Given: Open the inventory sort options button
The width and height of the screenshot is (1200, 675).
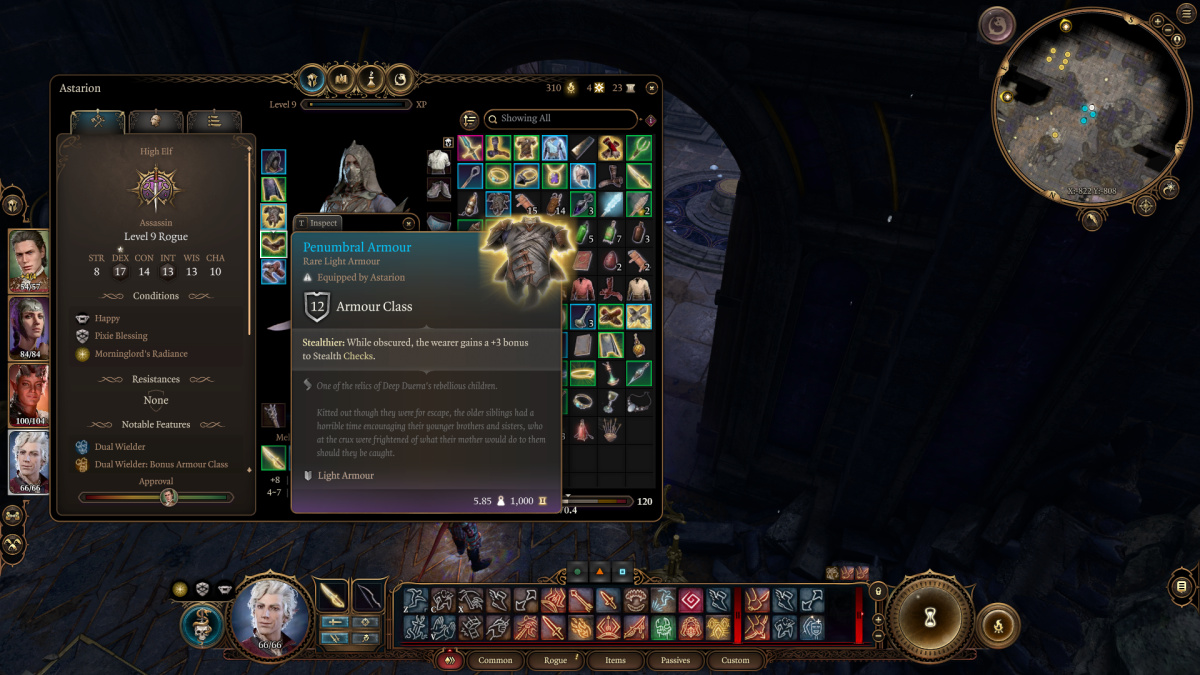Looking at the screenshot, I should [x=470, y=119].
